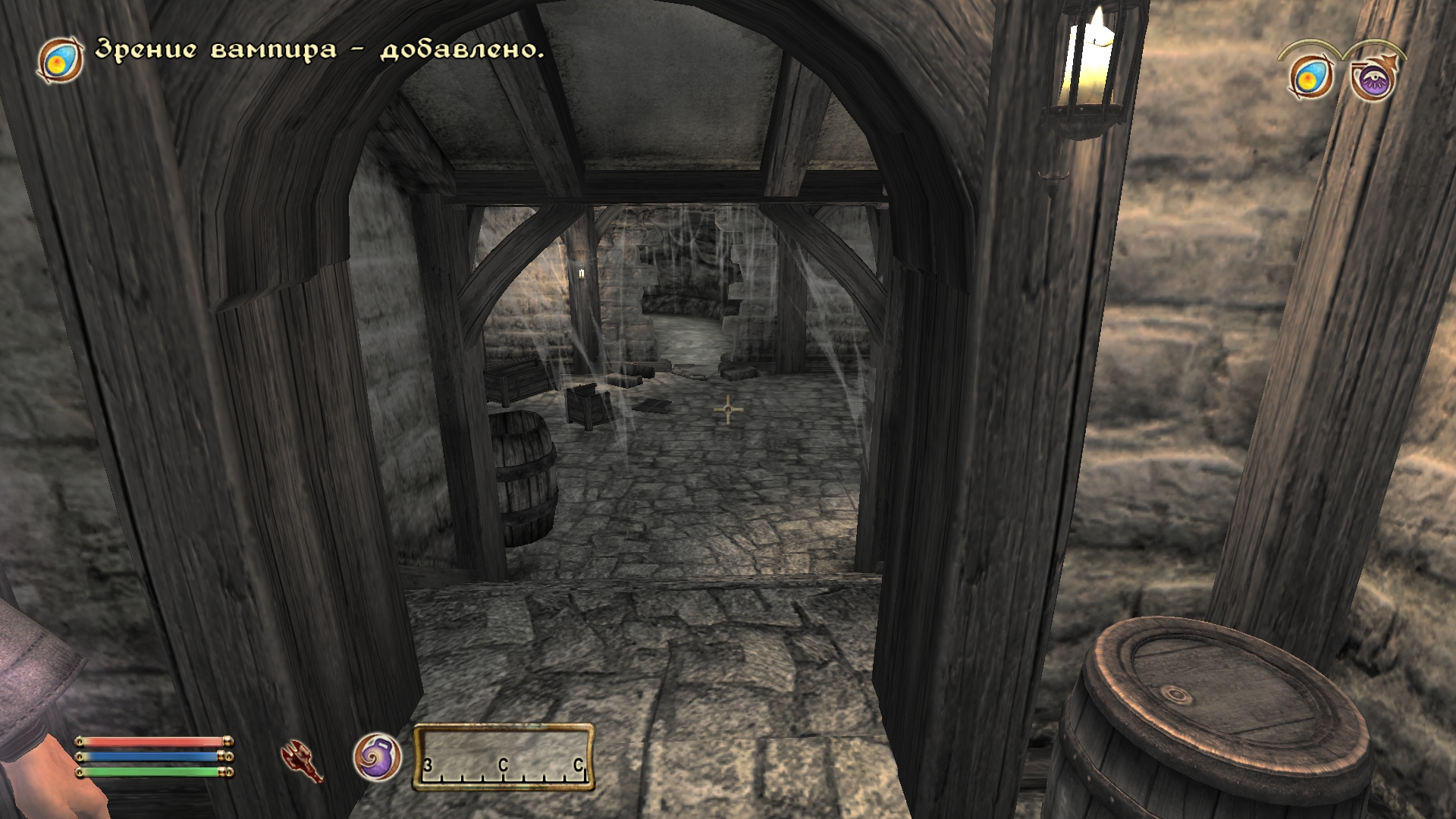This screenshot has width=1456, height=819.
Task: Select the purple eye active effect icon
Action: coord(1373,79)
